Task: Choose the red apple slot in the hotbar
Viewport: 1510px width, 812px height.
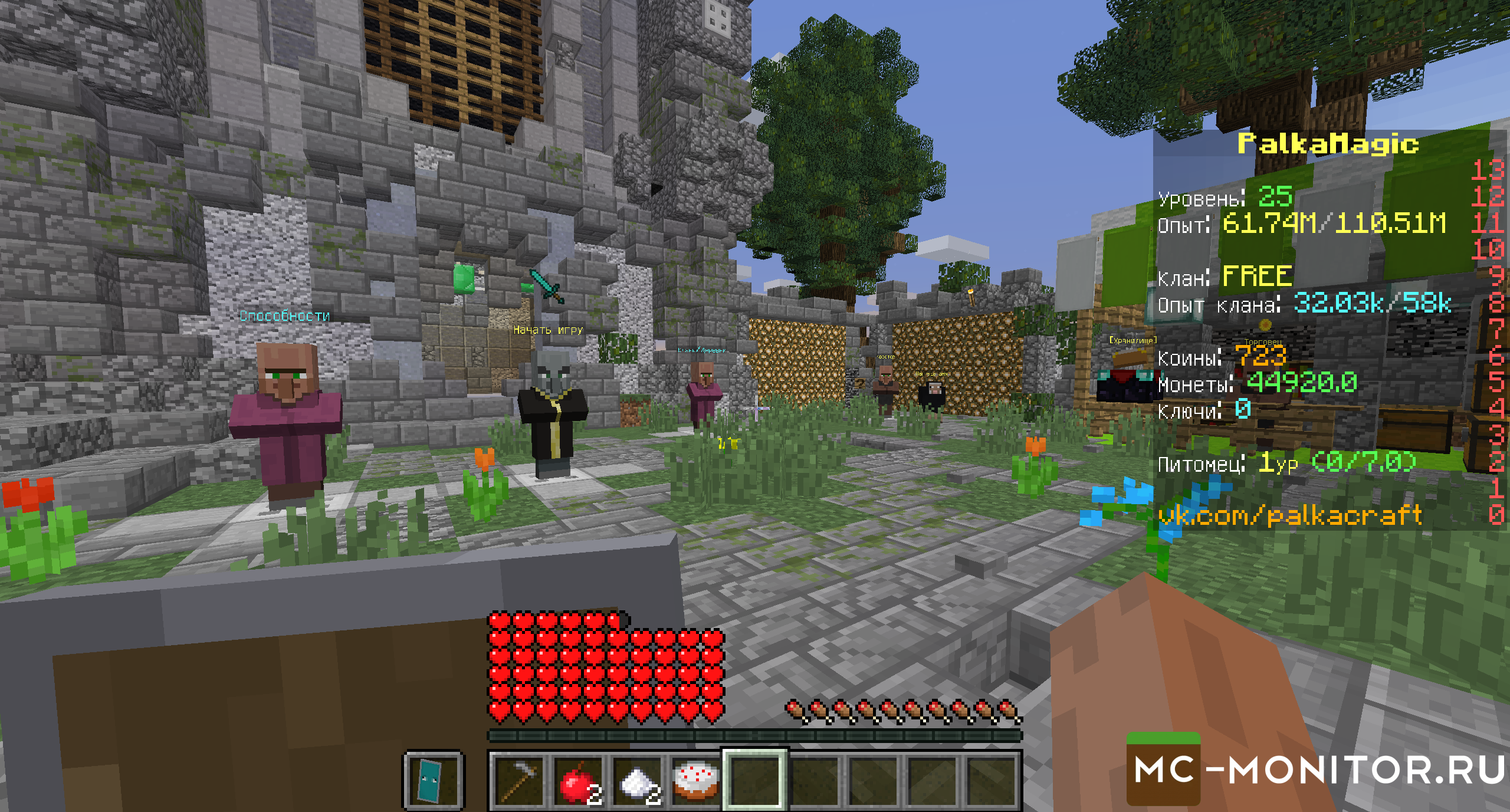Action: (x=577, y=781)
